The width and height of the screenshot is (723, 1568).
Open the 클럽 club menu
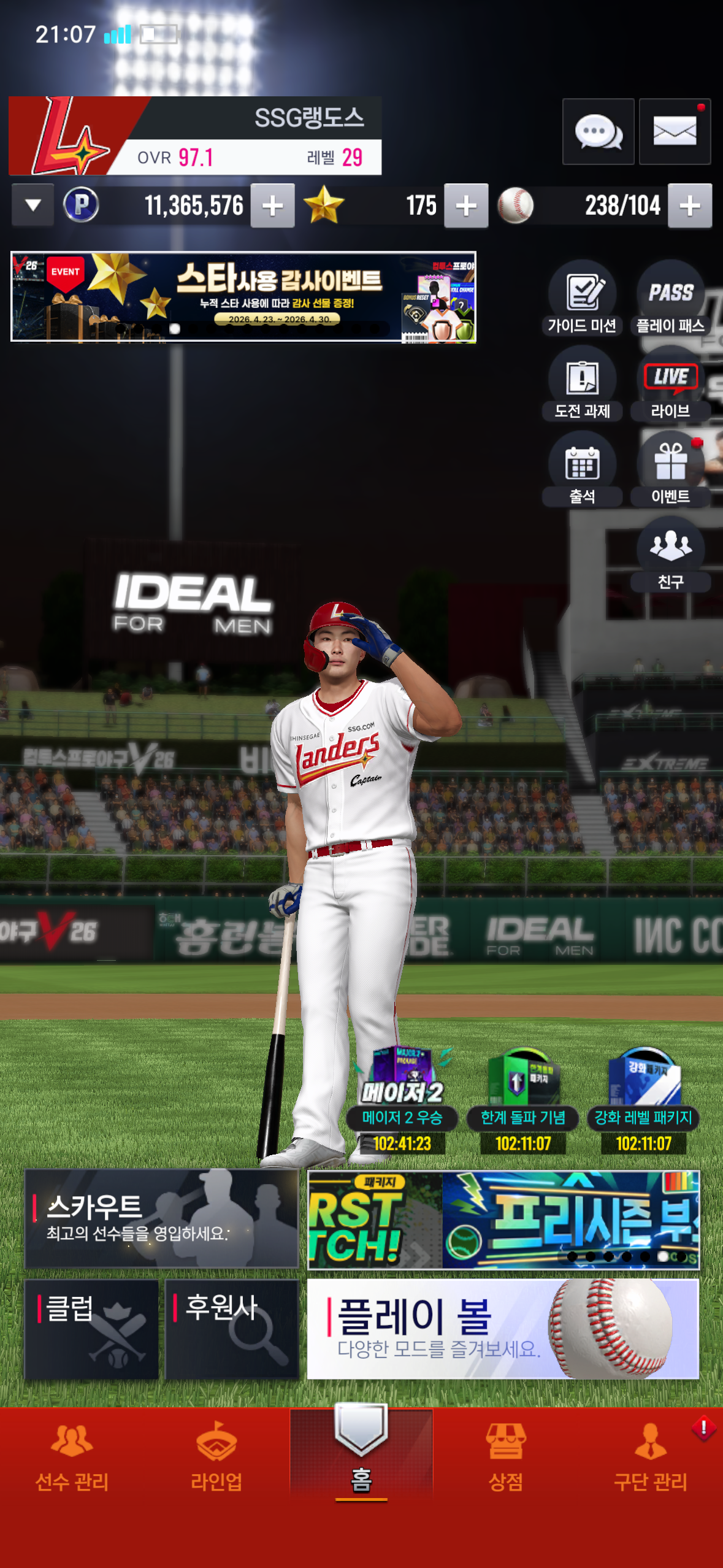tap(91, 1329)
